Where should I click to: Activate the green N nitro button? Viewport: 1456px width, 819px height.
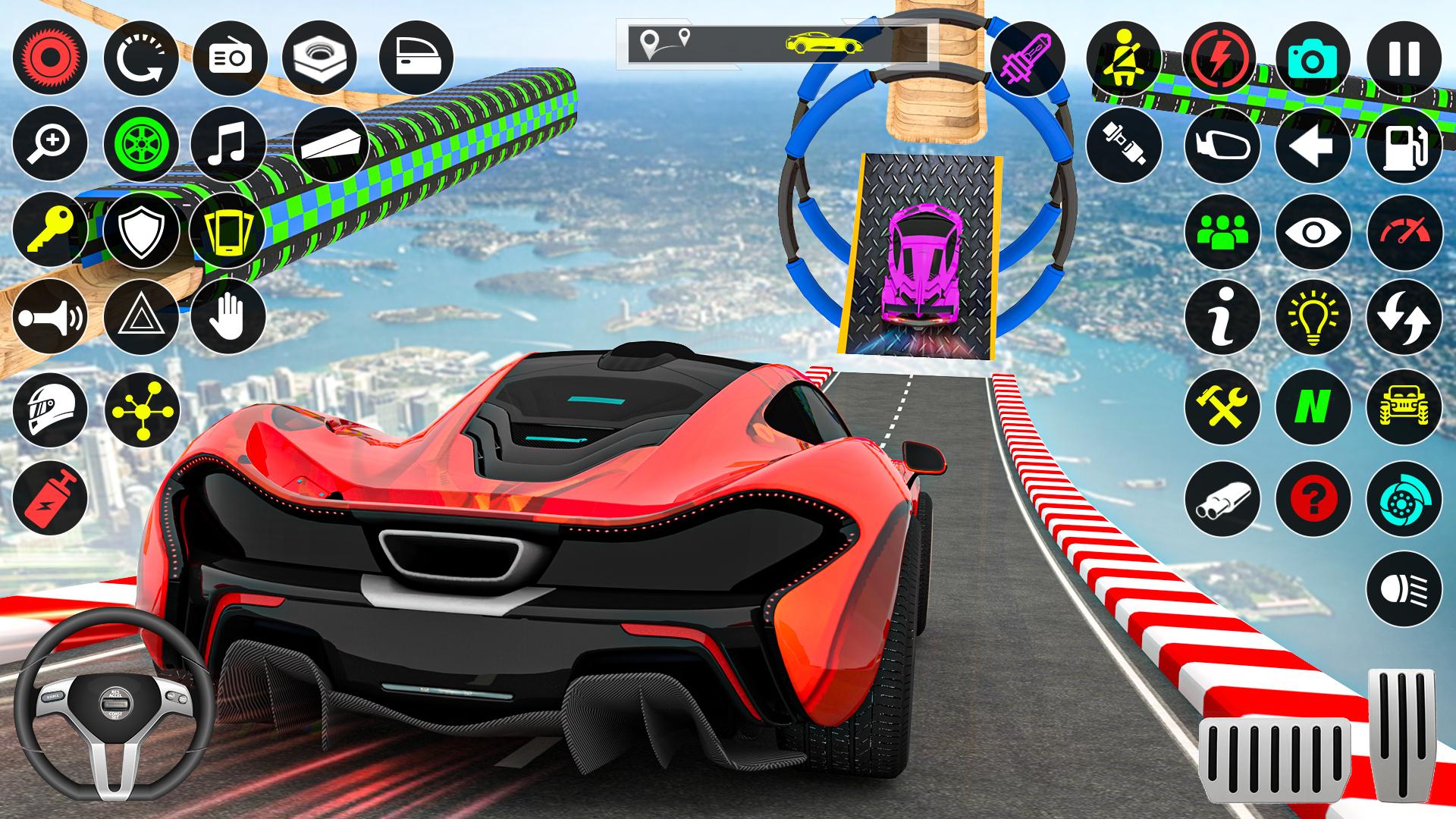1313,407
